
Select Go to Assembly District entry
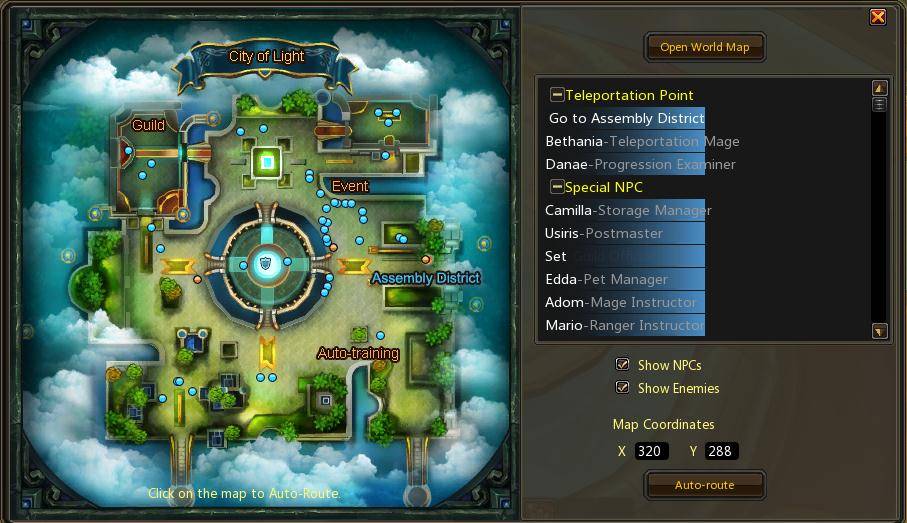(626, 118)
